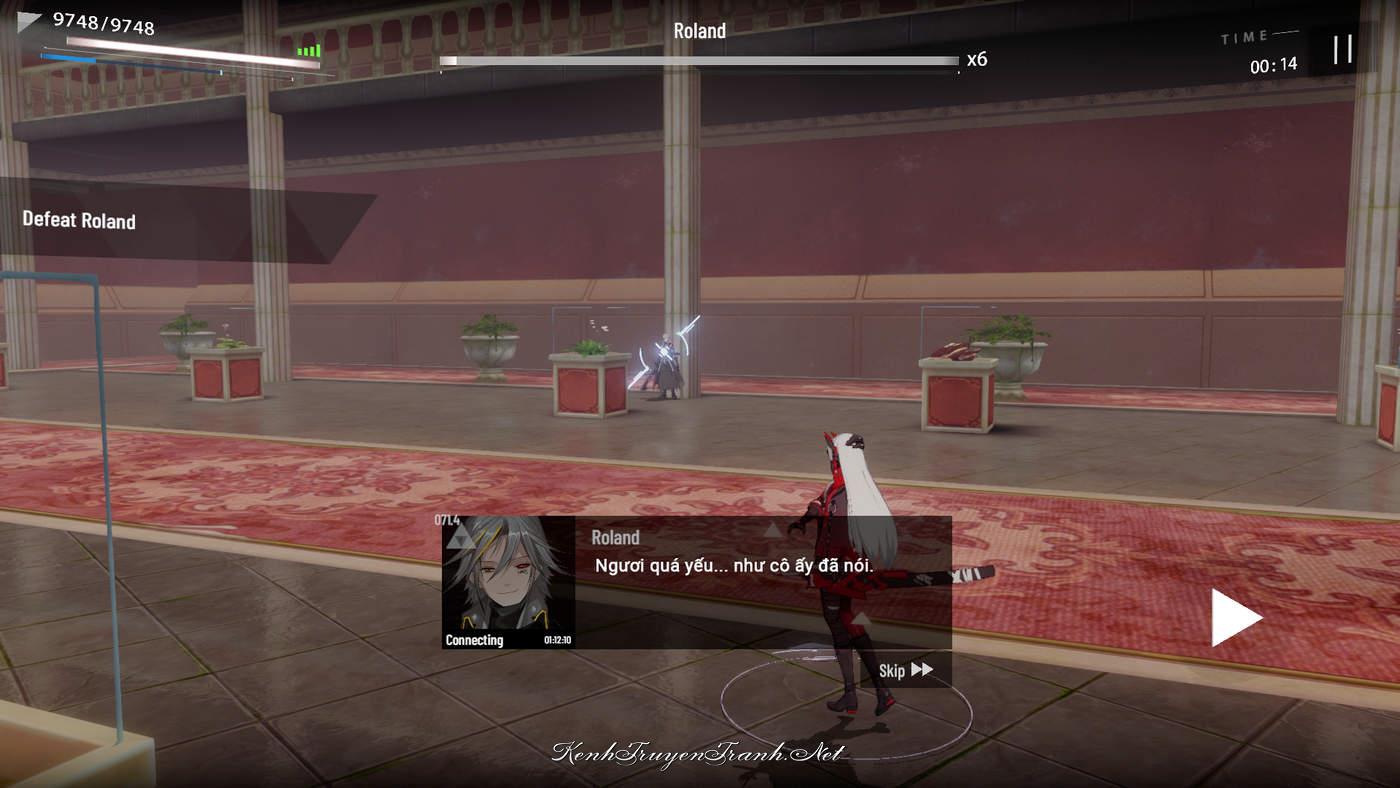Pause the battle with the pause button

tap(1342, 49)
